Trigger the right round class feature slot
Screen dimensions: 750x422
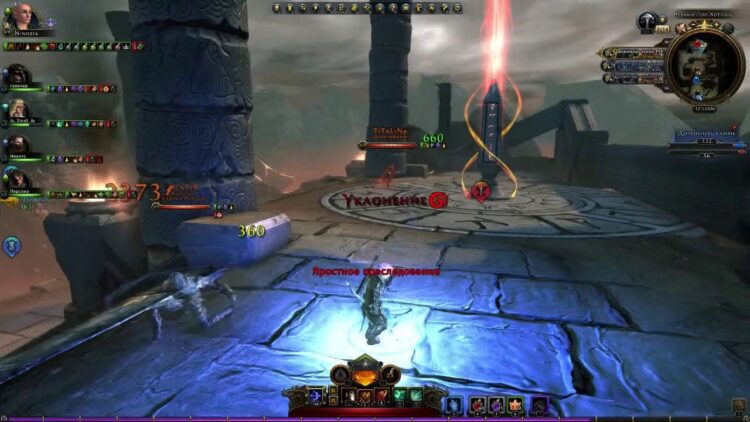[x=393, y=376]
